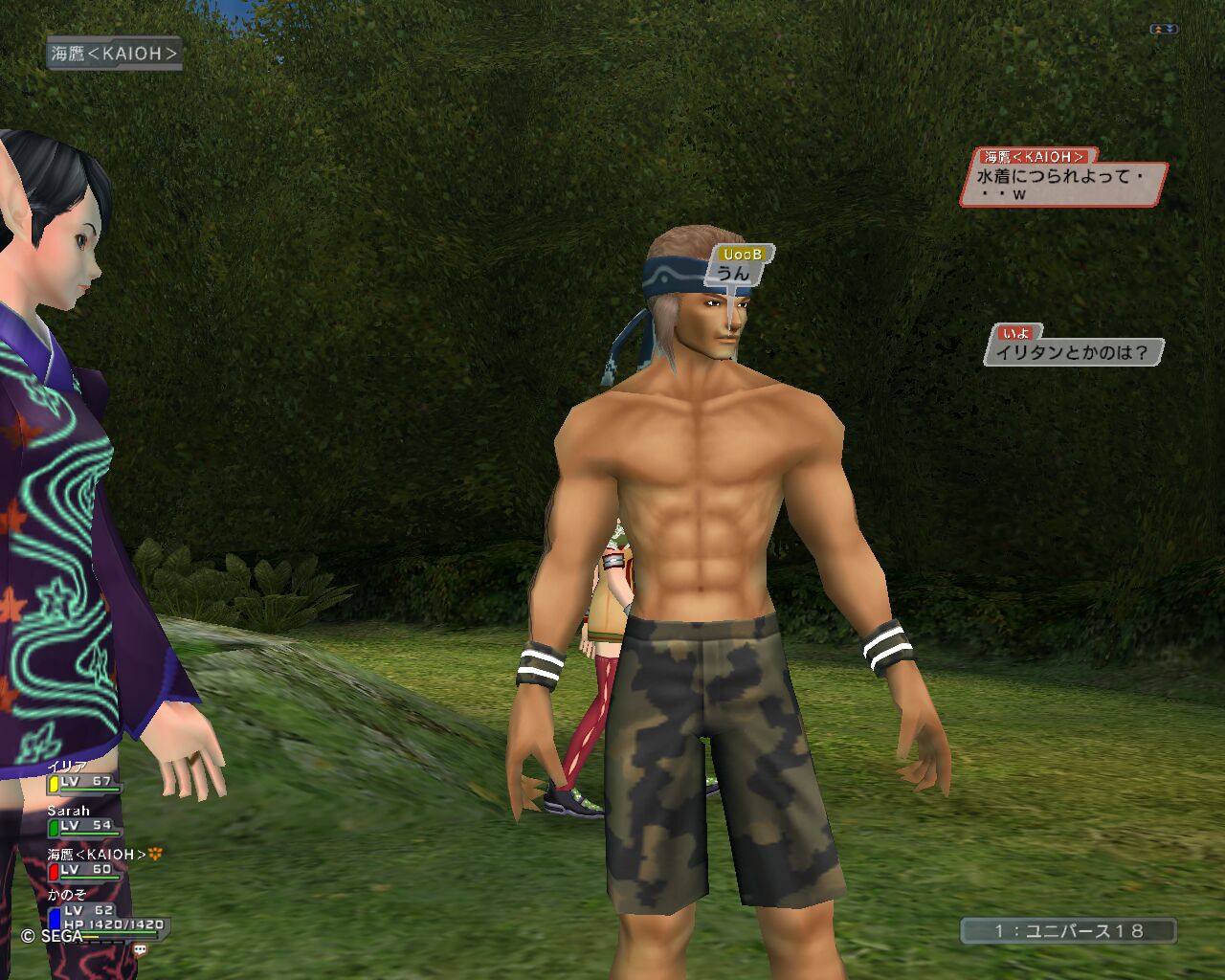1225x980 pixels.
Task: Open the ユニバース18 universe indicator
Action: (1068, 930)
